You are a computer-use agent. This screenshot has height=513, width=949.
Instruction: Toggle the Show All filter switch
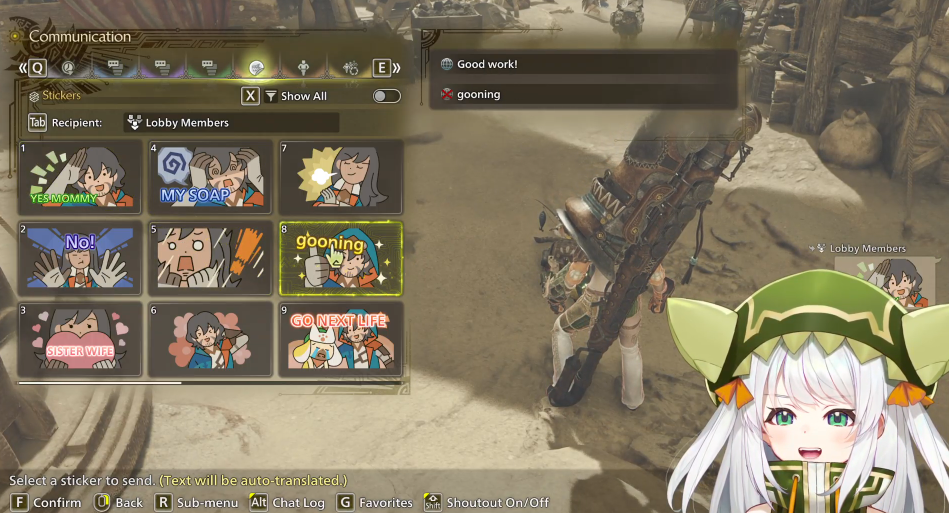[x=386, y=96]
